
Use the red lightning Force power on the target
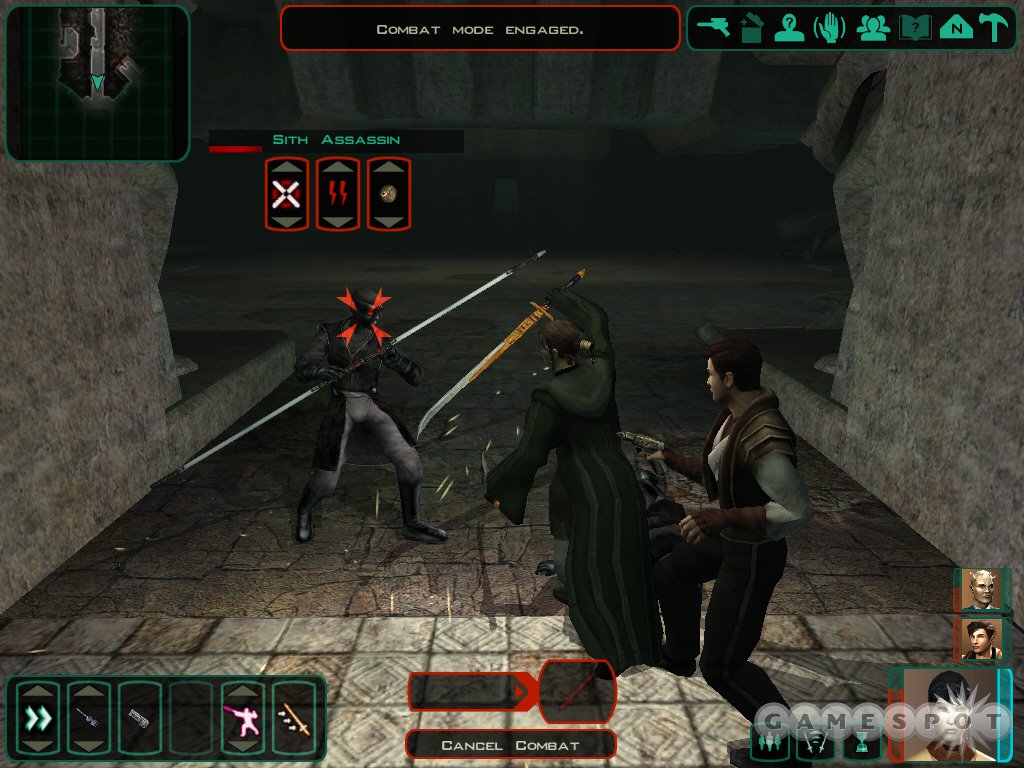tap(338, 194)
